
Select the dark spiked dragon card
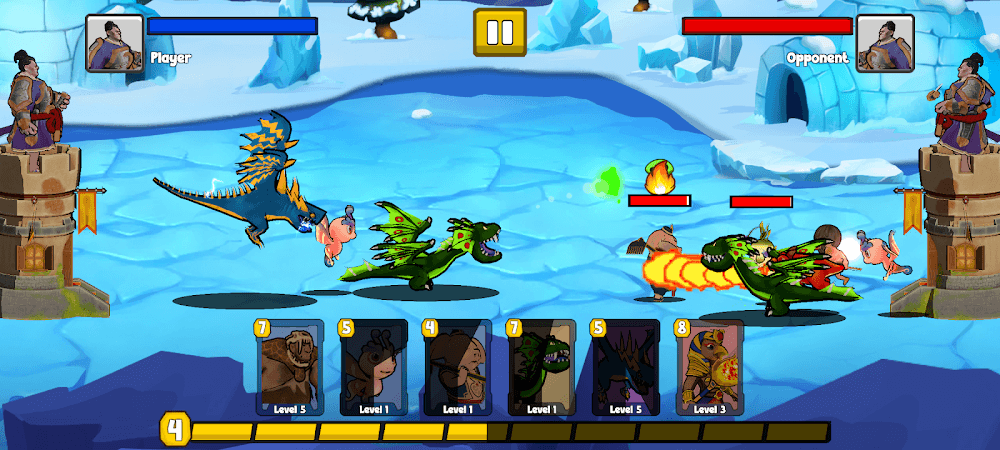coord(626,368)
